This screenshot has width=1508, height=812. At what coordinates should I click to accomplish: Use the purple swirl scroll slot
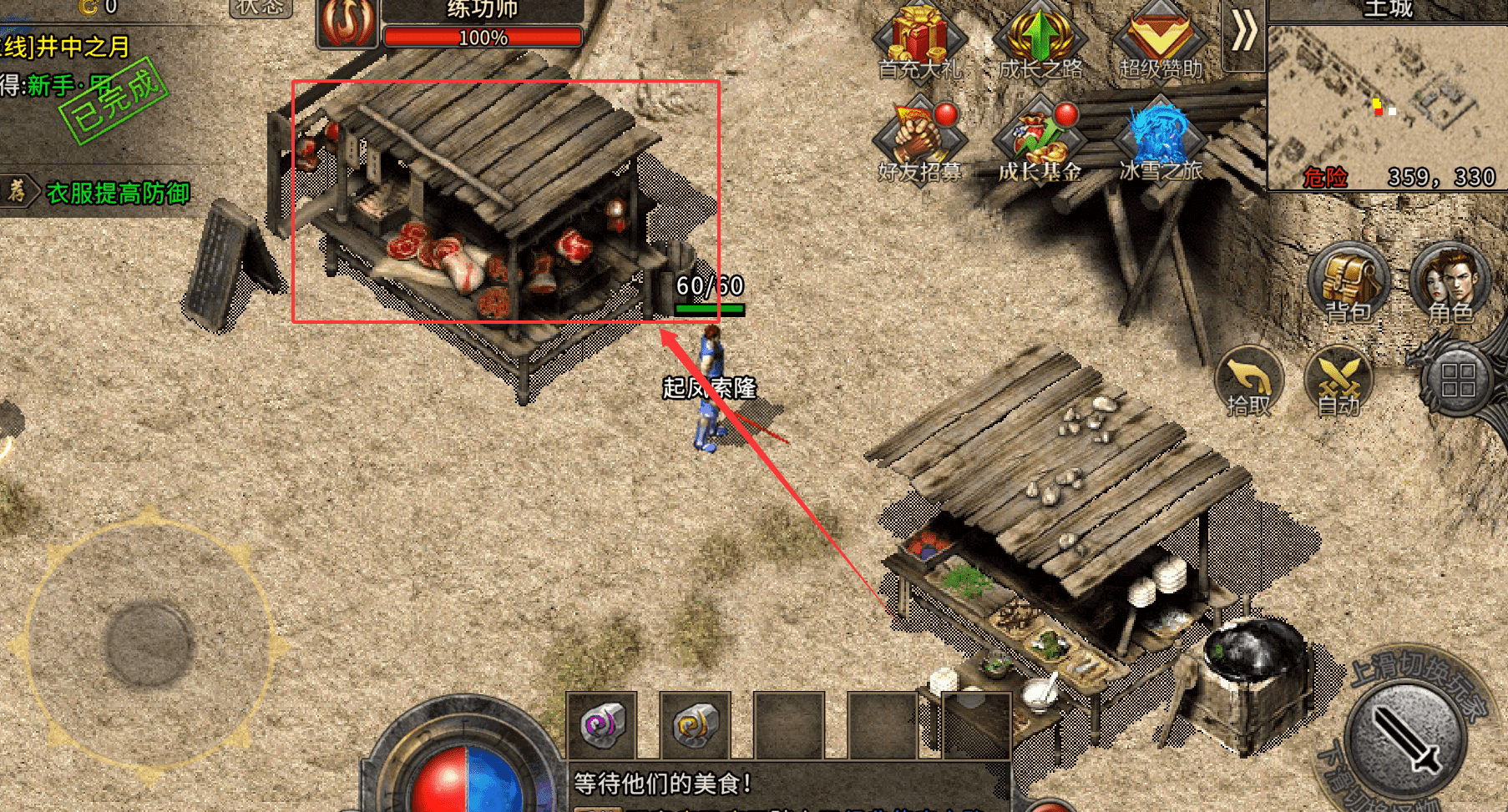coord(602,724)
